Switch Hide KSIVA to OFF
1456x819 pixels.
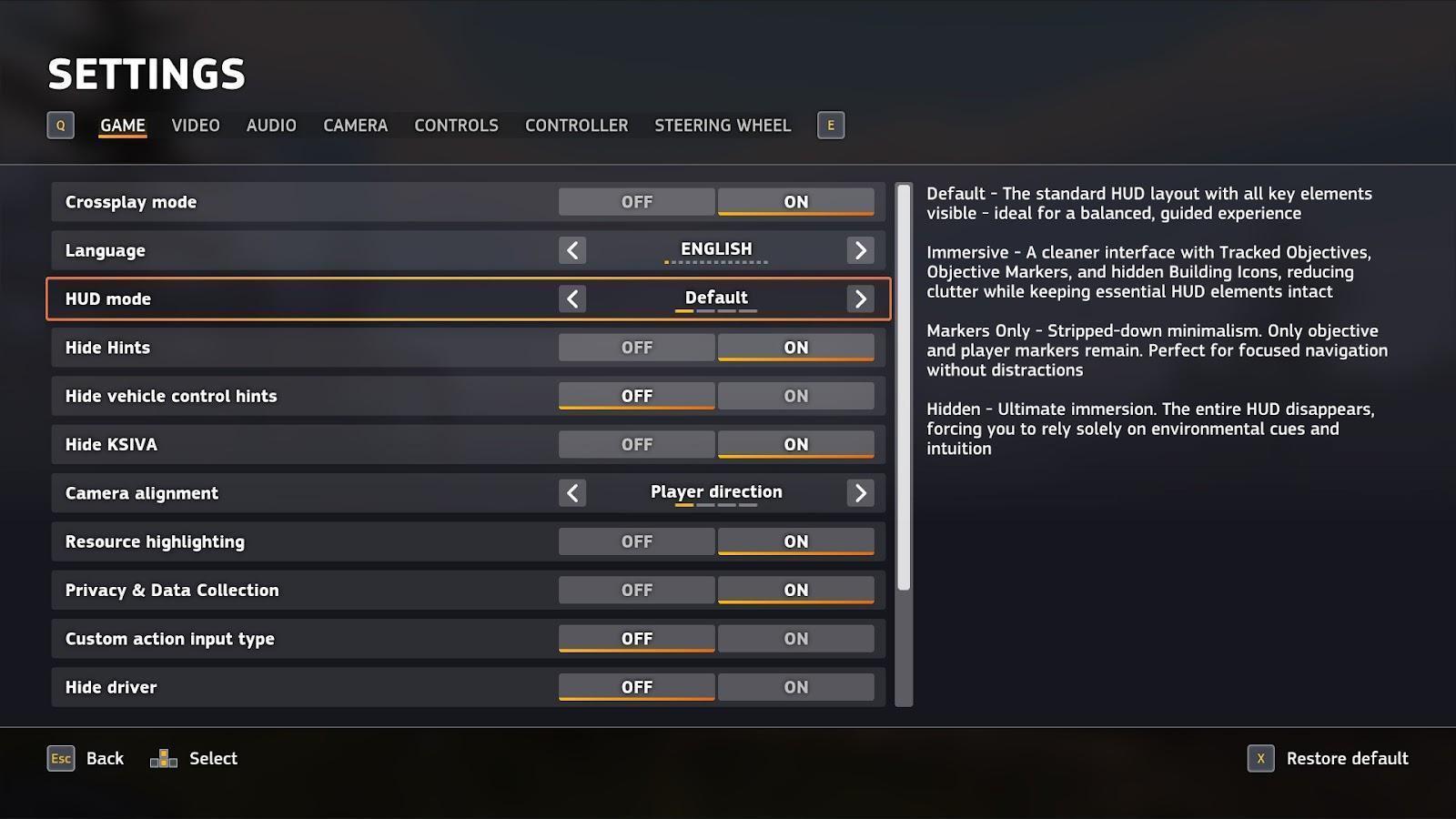pyautogui.click(x=636, y=445)
